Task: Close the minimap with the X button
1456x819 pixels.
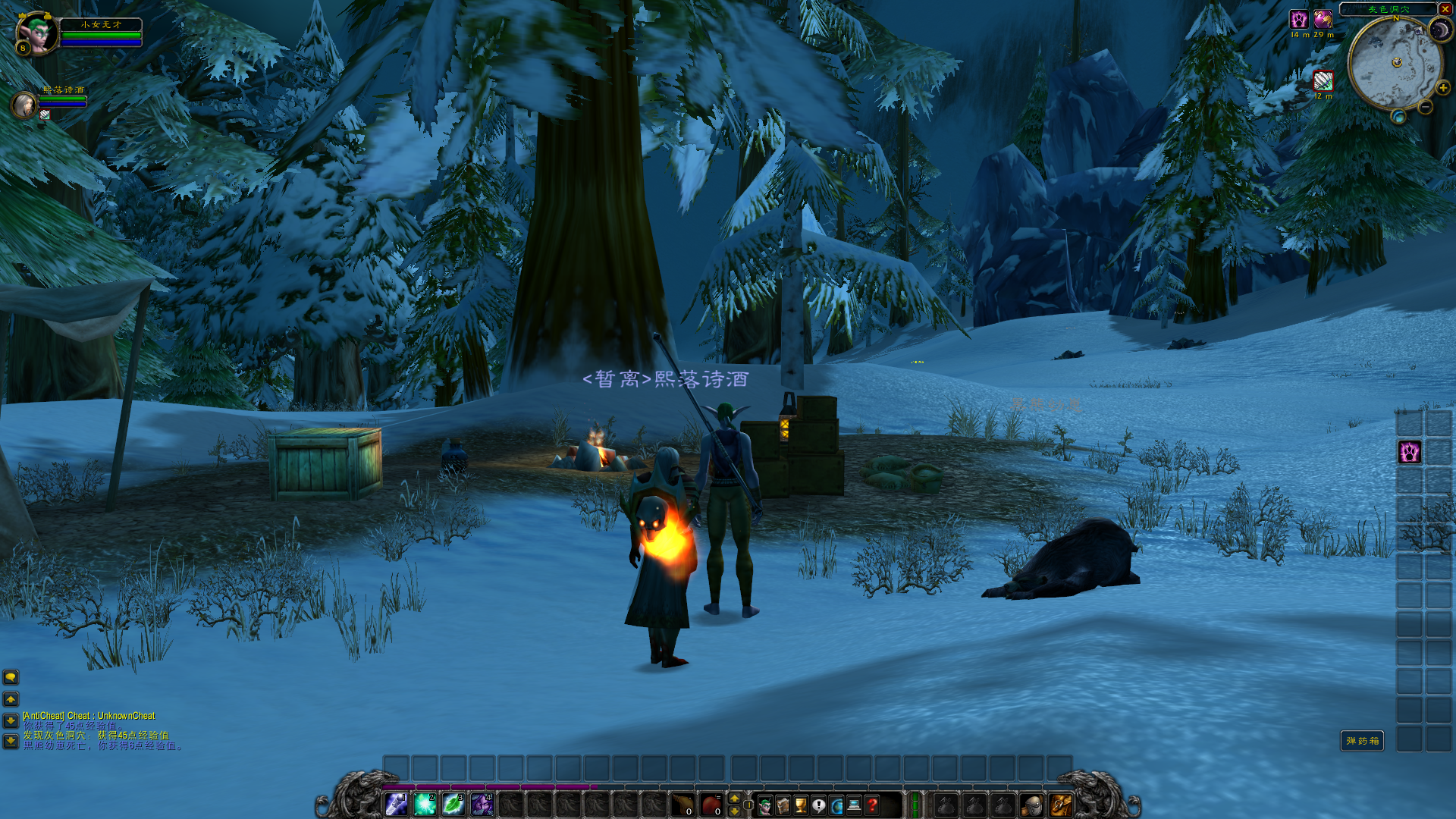Action: pyautogui.click(x=1445, y=9)
